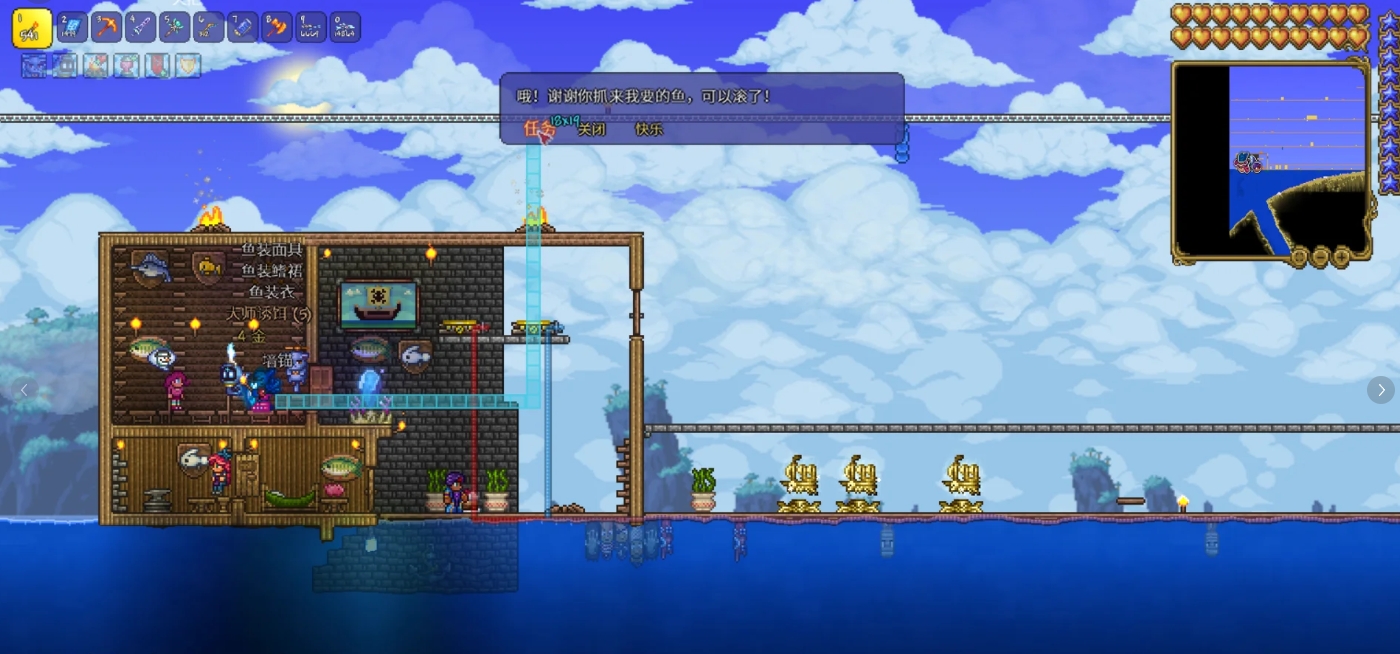Select the gem staff in slot 5
Viewport: 1400px width, 654px height.
point(174,27)
